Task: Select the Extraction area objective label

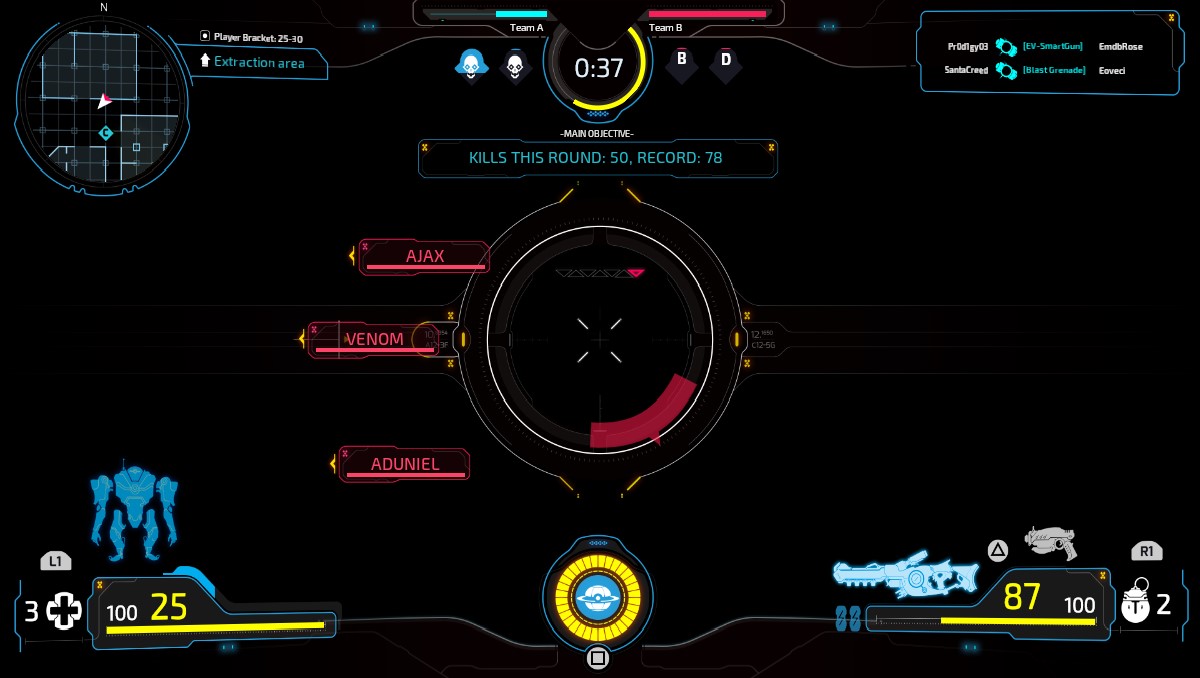Action: 258,62
